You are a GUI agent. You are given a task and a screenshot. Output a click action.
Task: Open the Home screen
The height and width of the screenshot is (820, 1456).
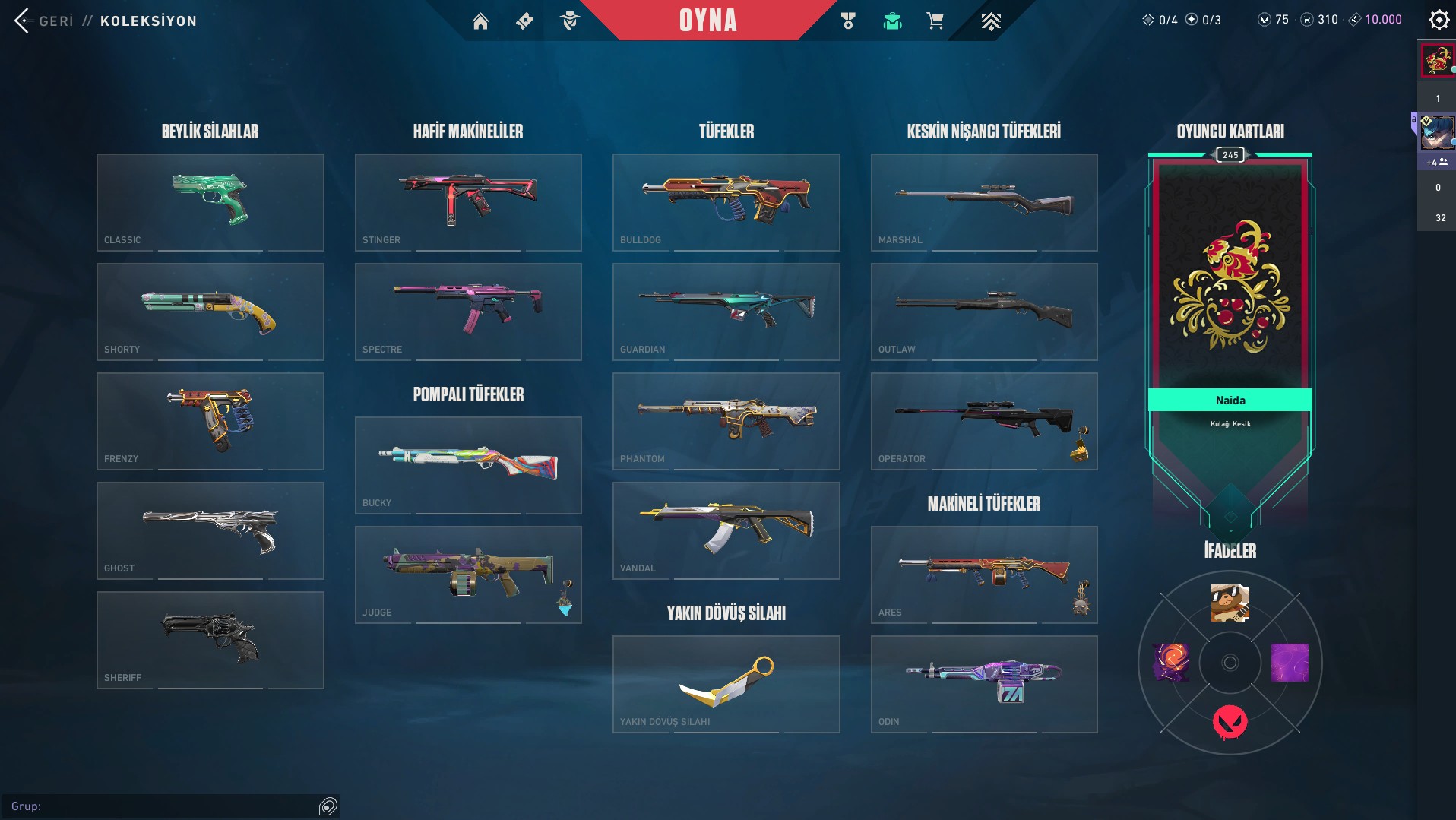tap(481, 21)
